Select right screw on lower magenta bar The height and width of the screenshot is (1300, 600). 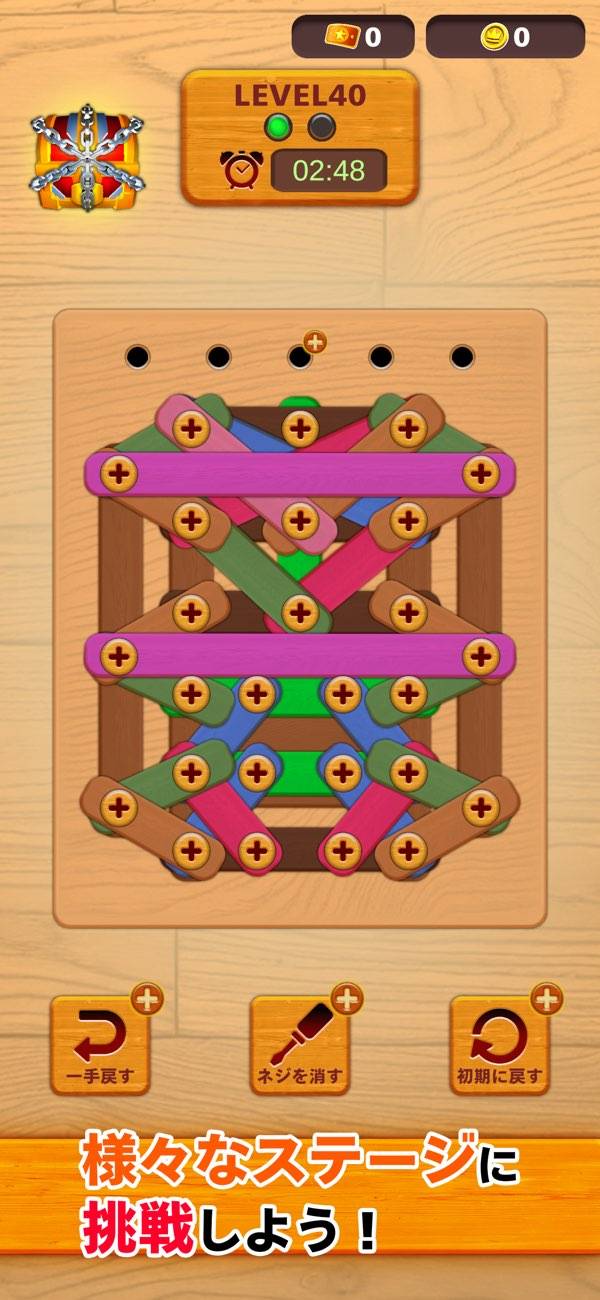[x=481, y=656]
